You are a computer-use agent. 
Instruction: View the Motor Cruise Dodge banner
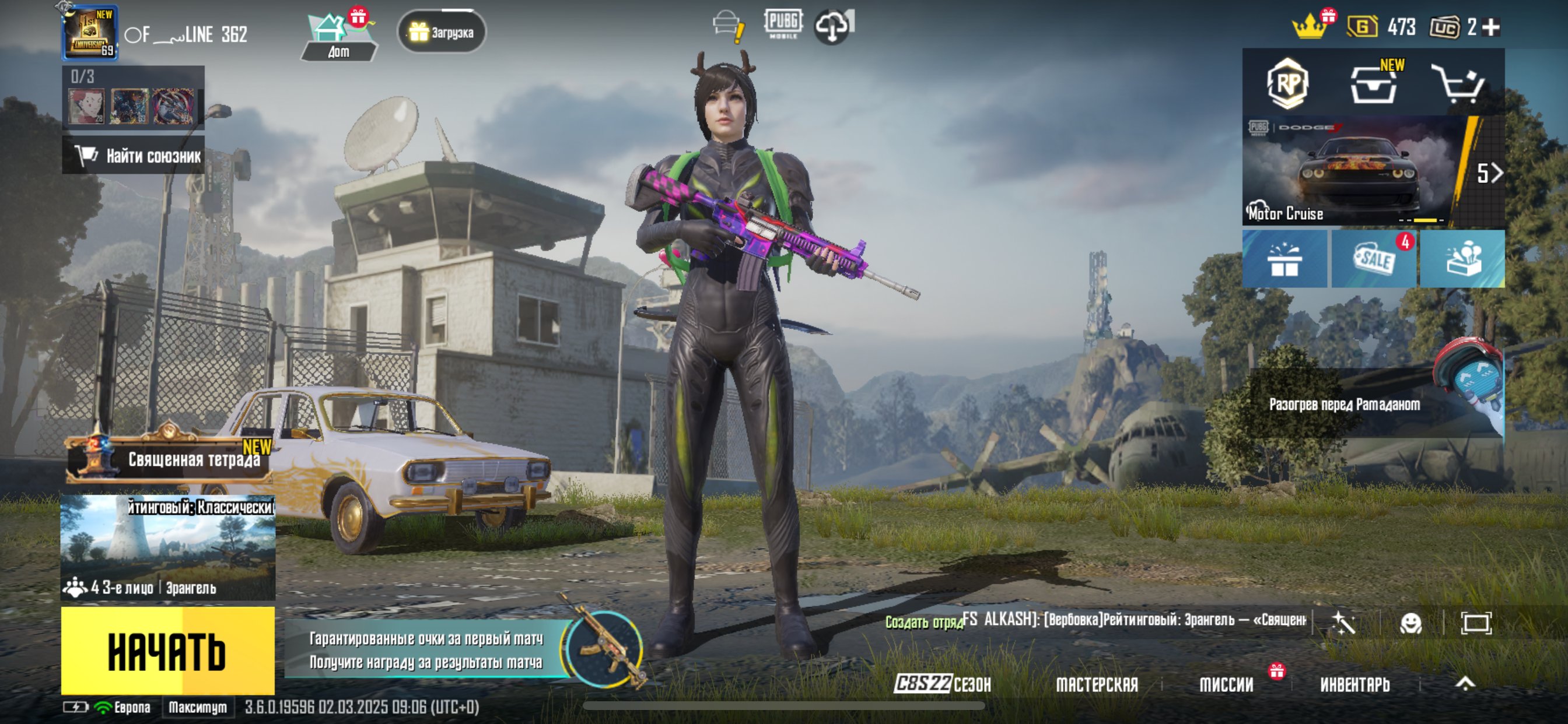pos(1352,171)
